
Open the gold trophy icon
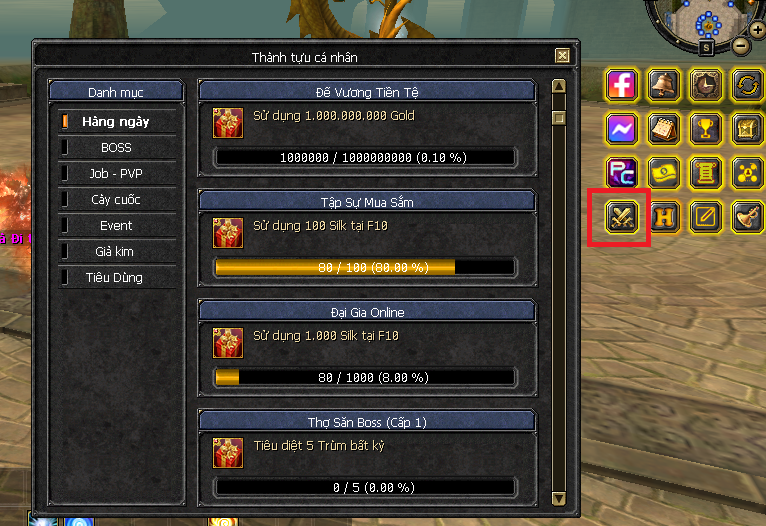pyautogui.click(x=708, y=129)
